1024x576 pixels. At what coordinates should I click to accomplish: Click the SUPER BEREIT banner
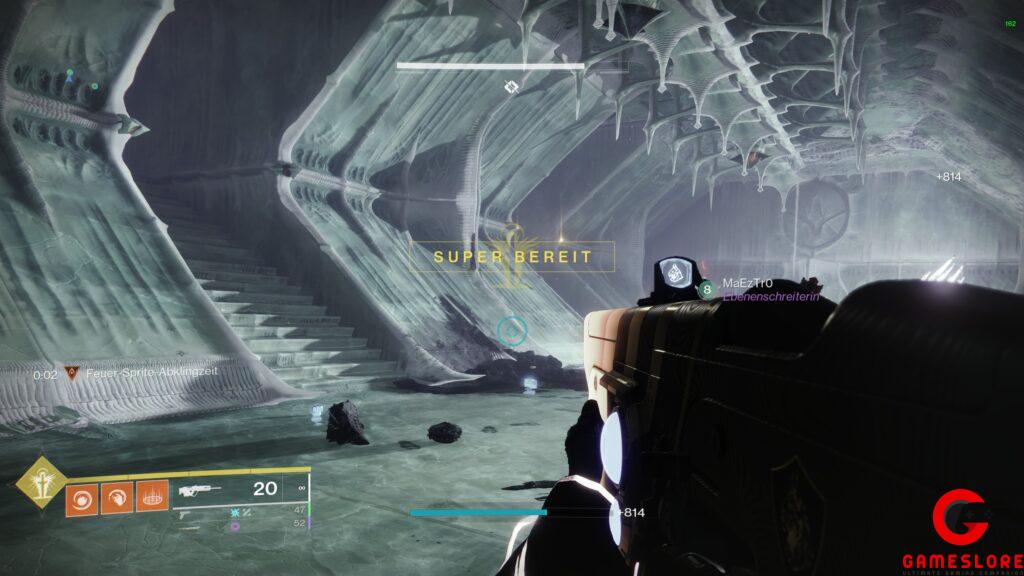point(512,257)
